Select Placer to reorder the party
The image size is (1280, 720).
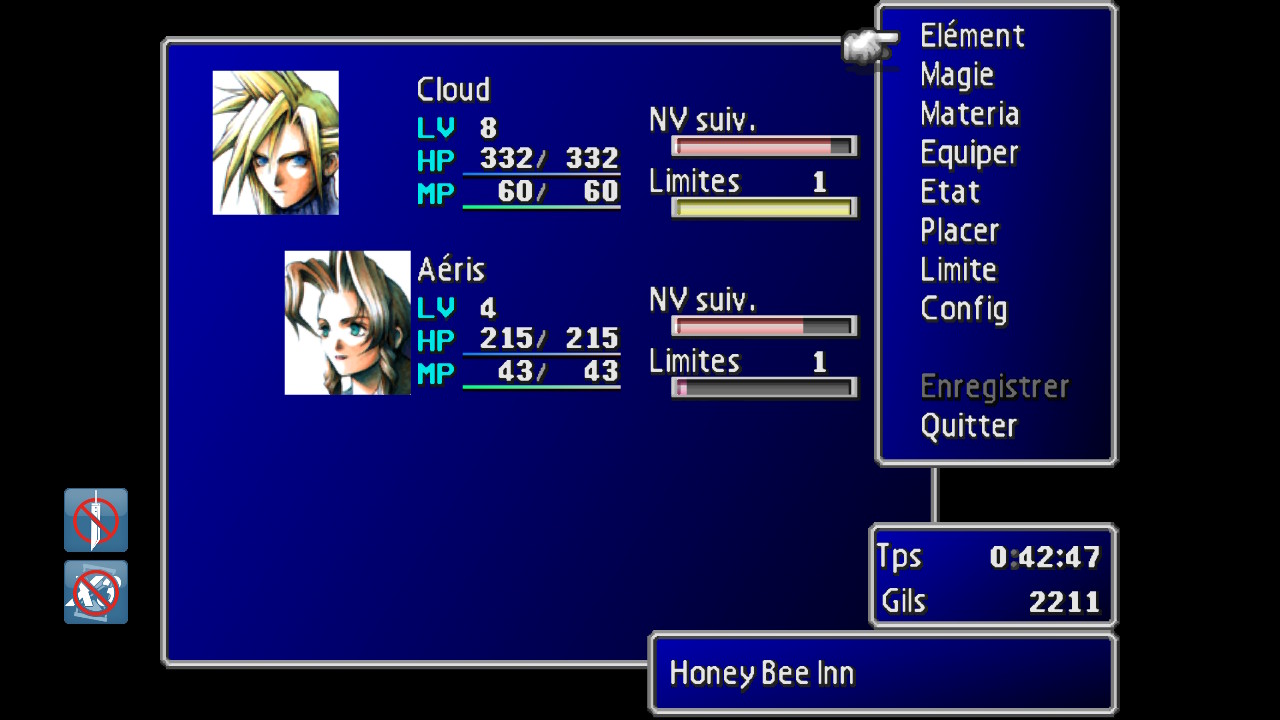959,231
